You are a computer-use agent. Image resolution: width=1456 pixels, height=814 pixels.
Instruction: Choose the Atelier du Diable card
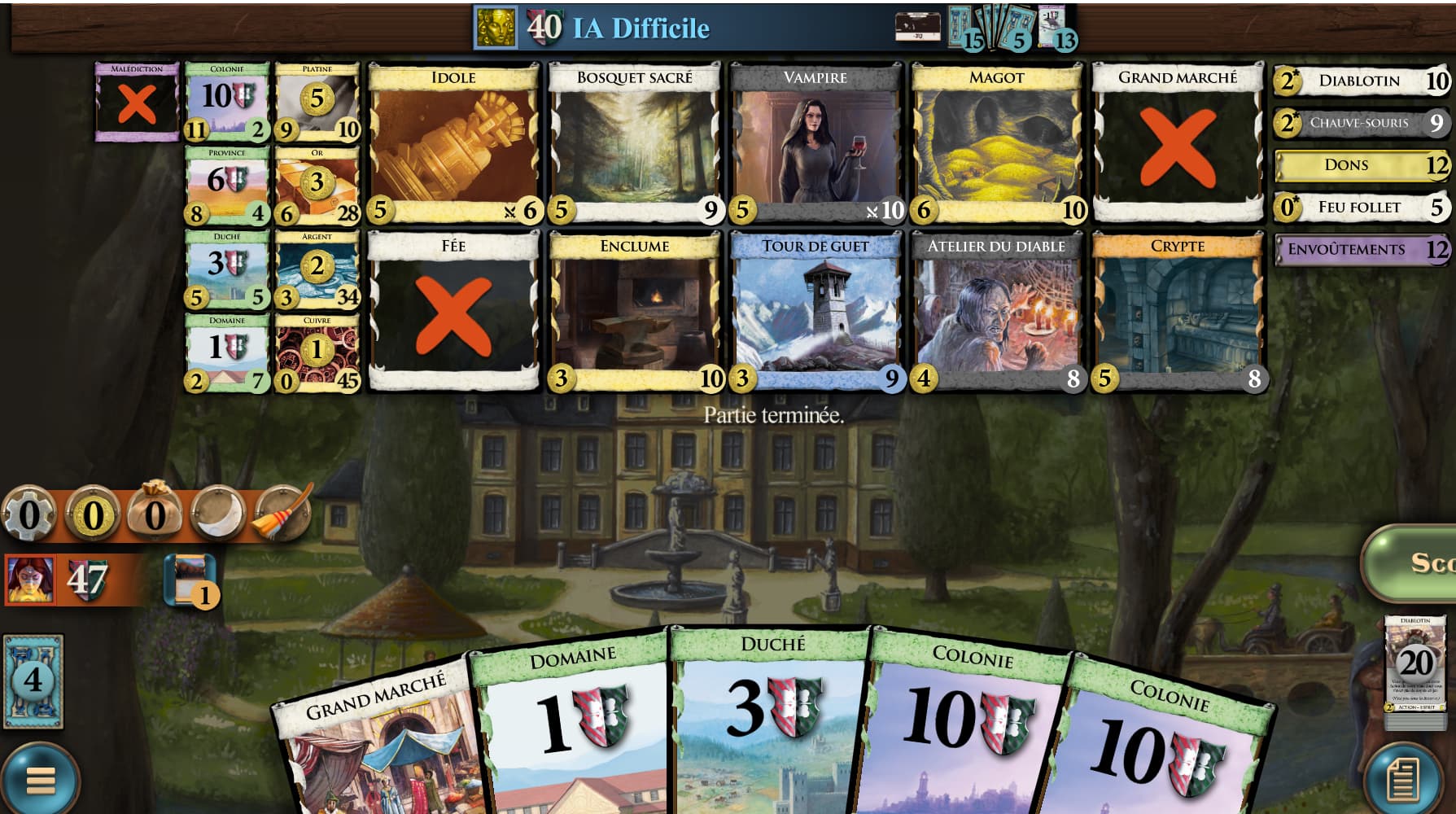pos(996,312)
